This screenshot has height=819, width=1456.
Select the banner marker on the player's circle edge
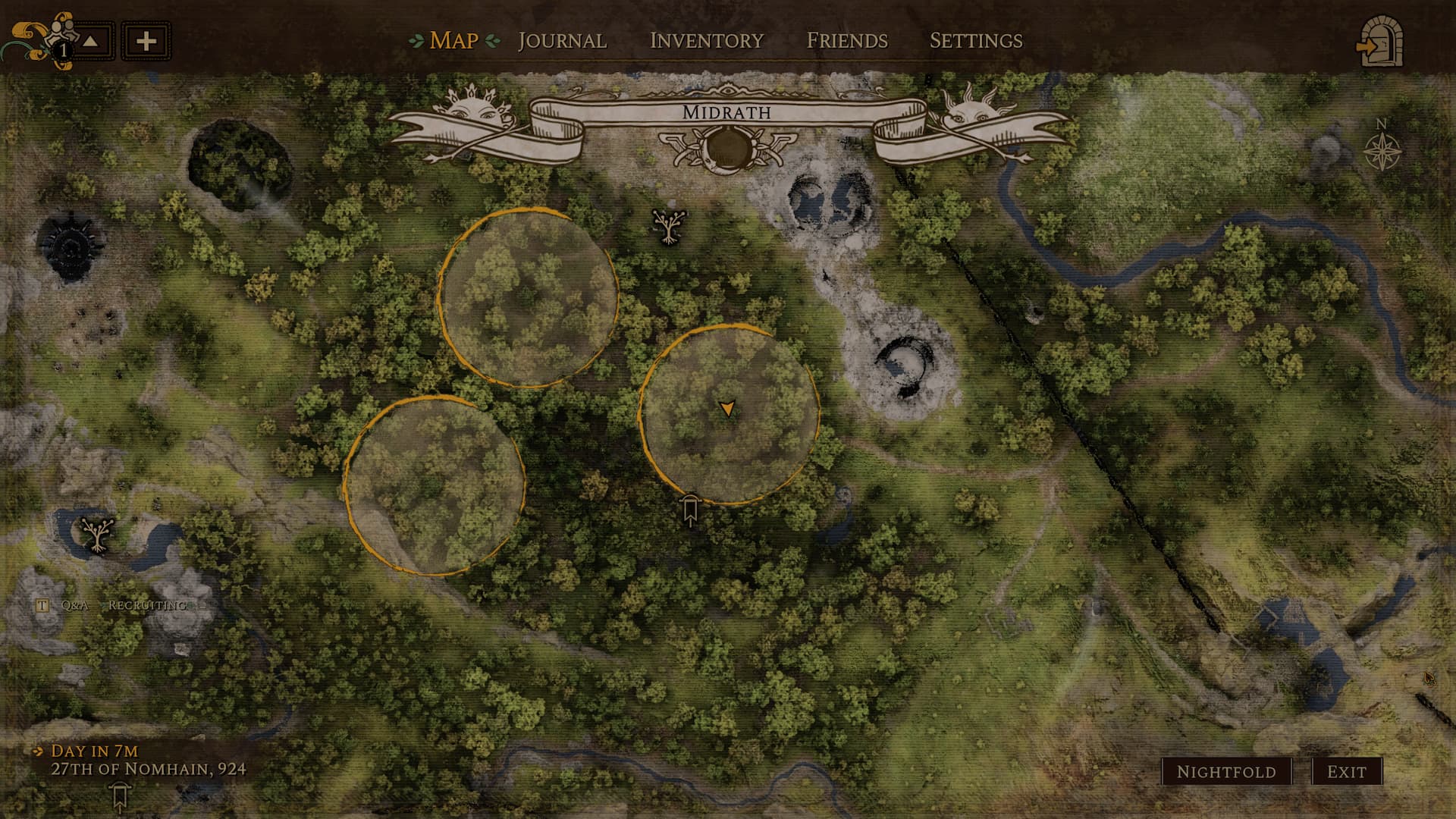689,510
